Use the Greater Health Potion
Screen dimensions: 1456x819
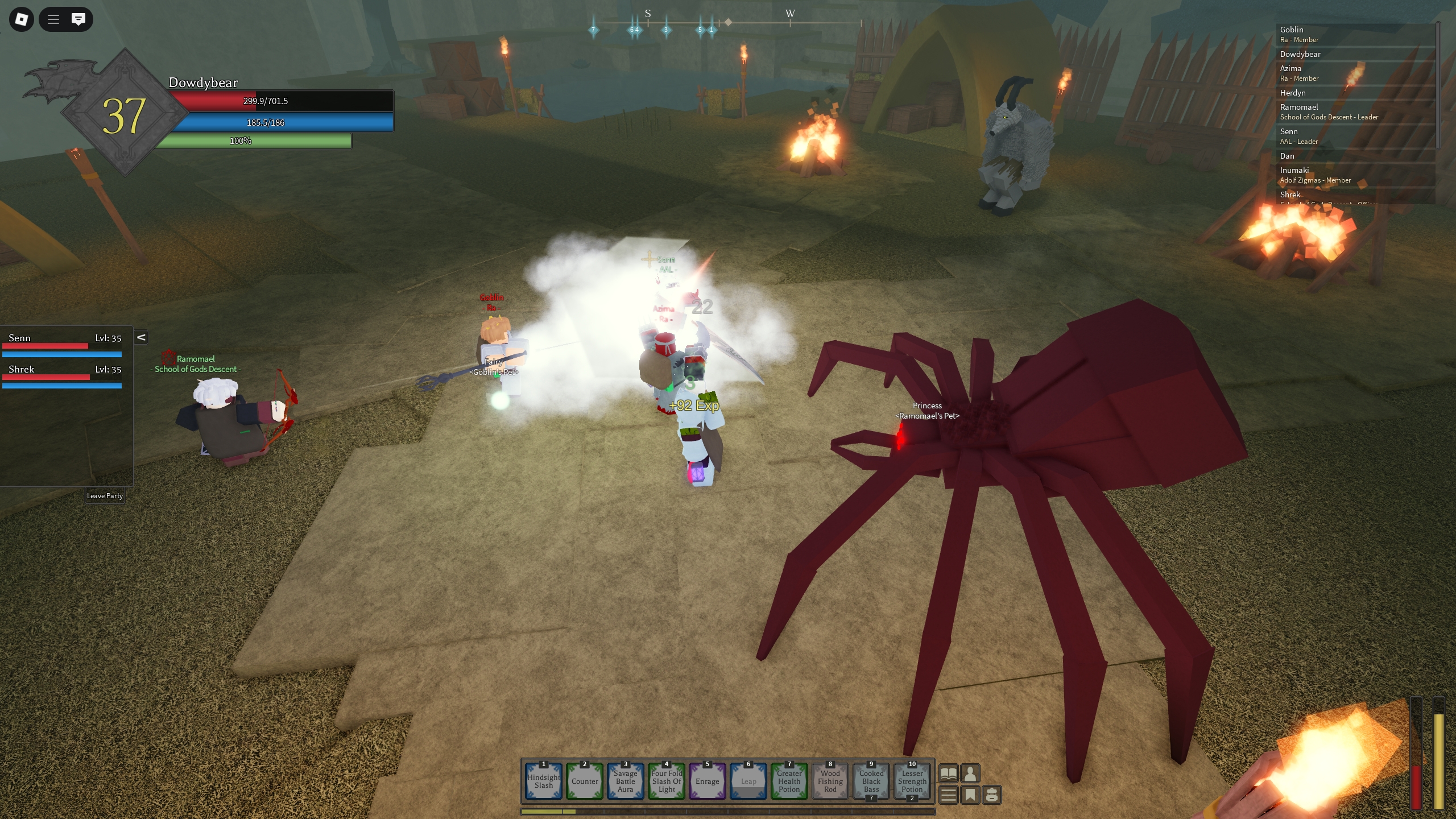point(789,781)
